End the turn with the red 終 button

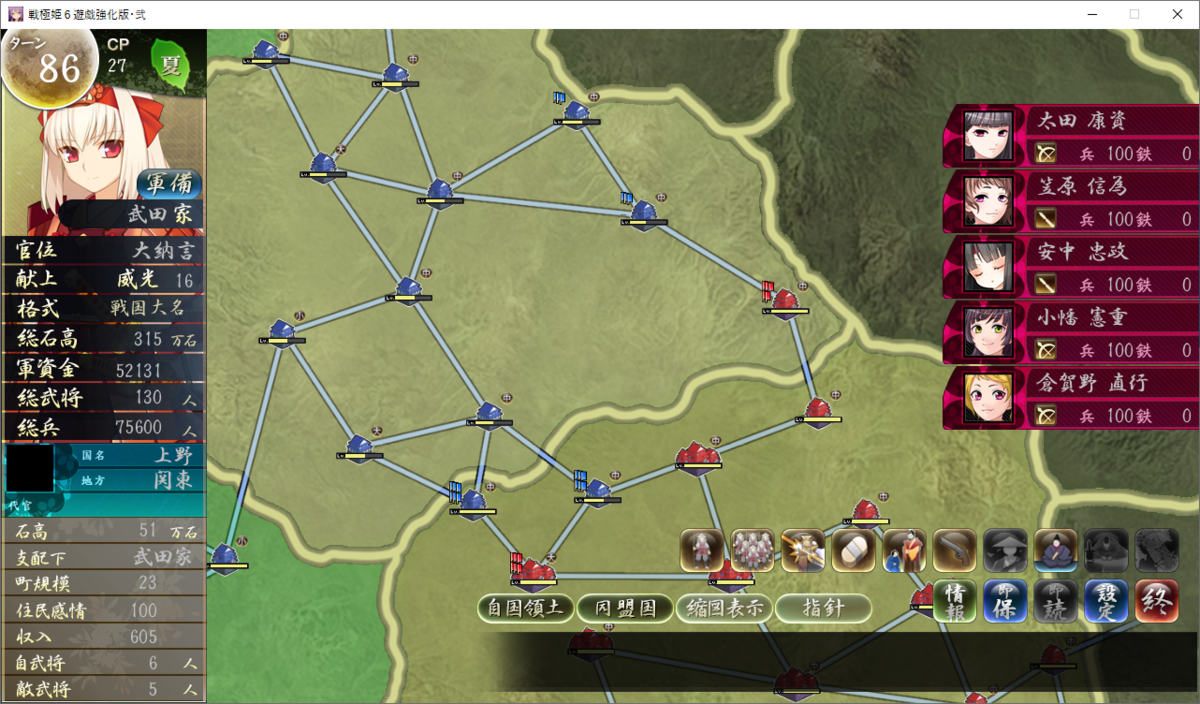click(x=1156, y=601)
